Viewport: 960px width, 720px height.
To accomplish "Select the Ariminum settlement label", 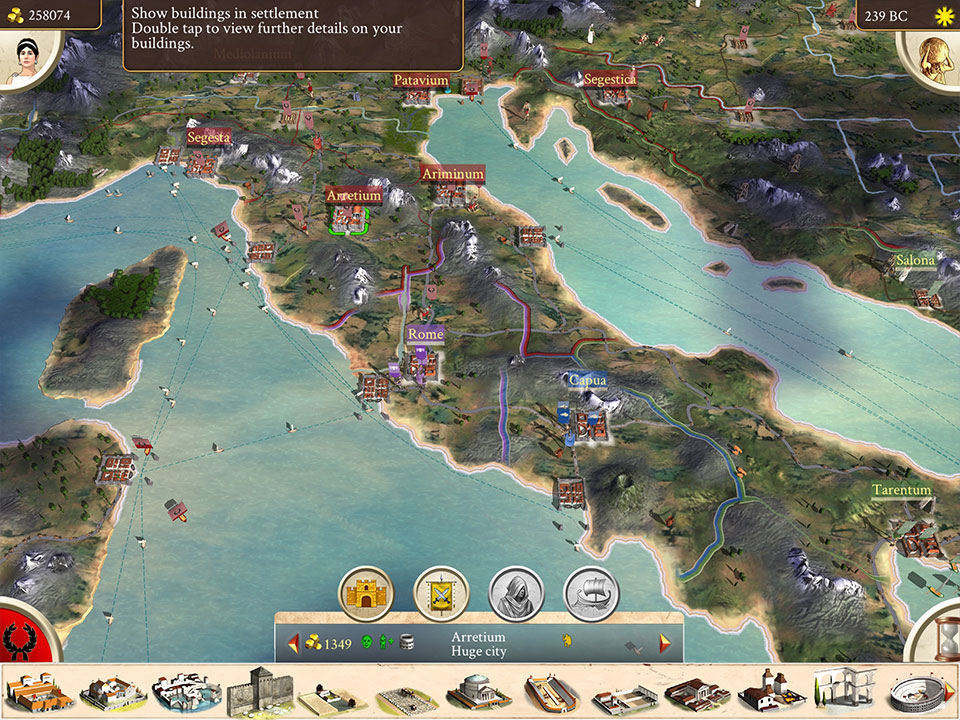I will (452, 174).
